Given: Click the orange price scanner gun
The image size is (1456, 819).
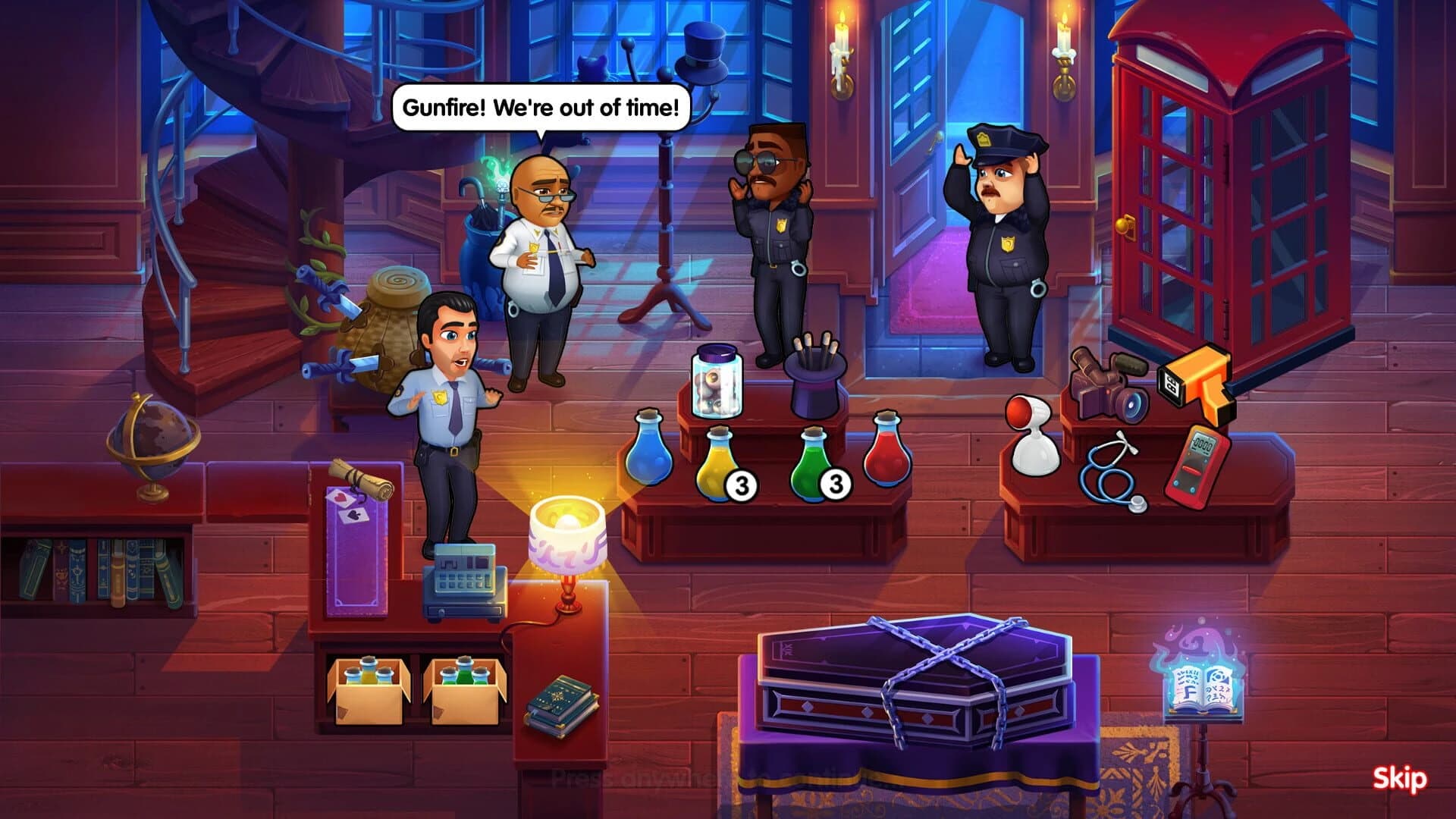Looking at the screenshot, I should pyautogui.click(x=1198, y=379).
